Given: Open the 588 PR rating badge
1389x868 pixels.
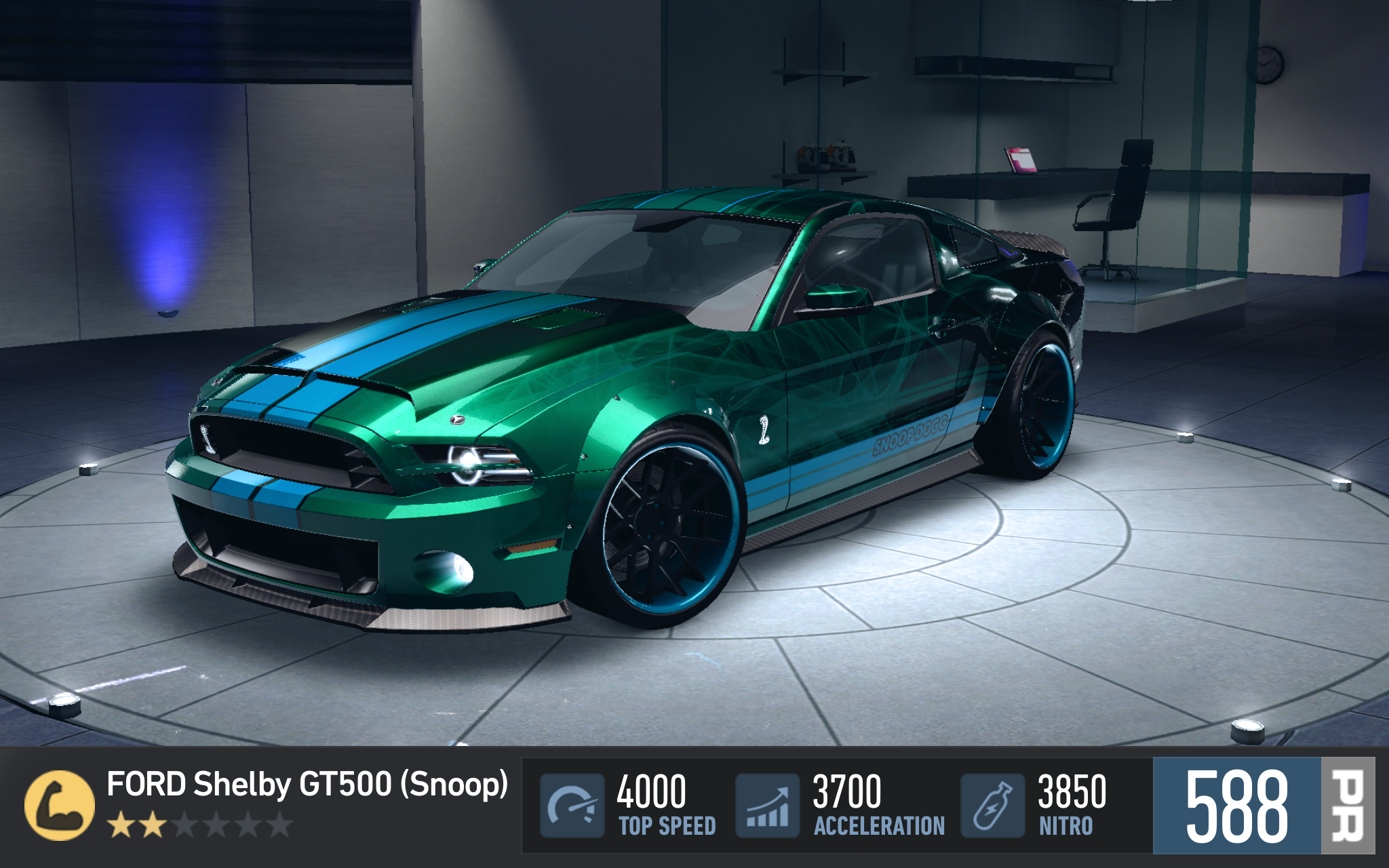Looking at the screenshot, I should [x=1263, y=806].
